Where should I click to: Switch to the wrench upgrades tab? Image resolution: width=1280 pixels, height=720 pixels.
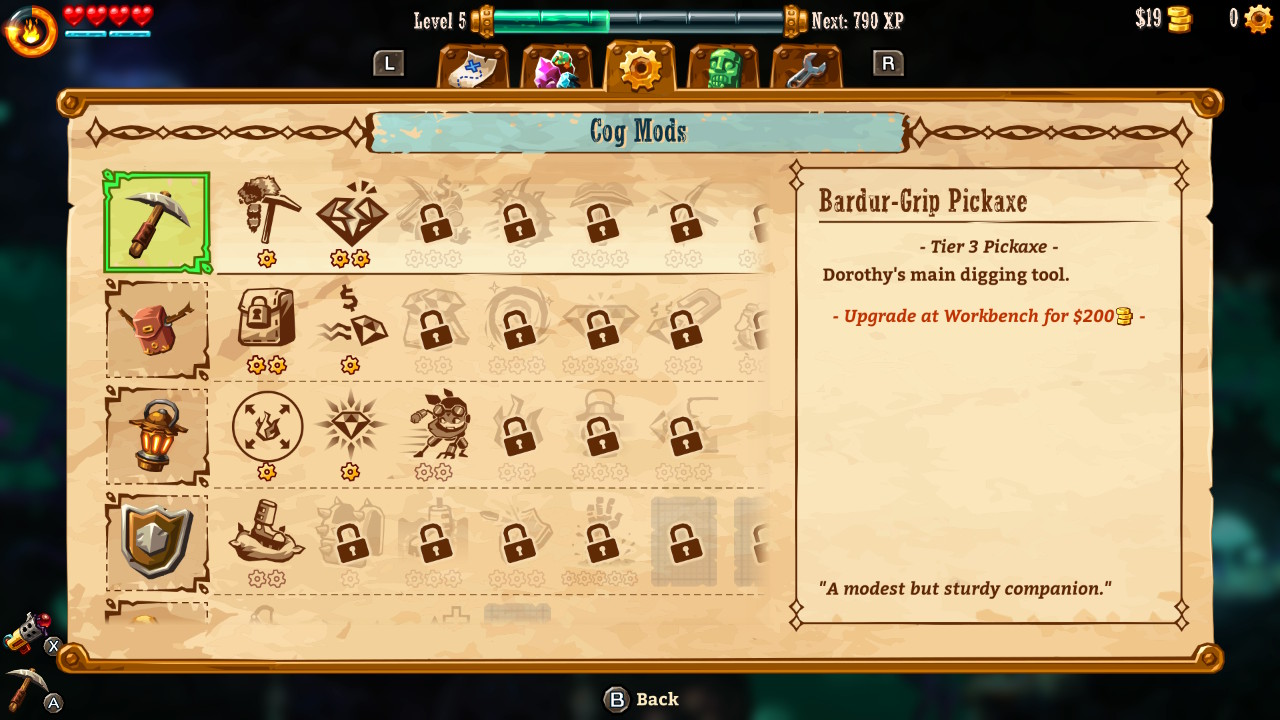805,65
